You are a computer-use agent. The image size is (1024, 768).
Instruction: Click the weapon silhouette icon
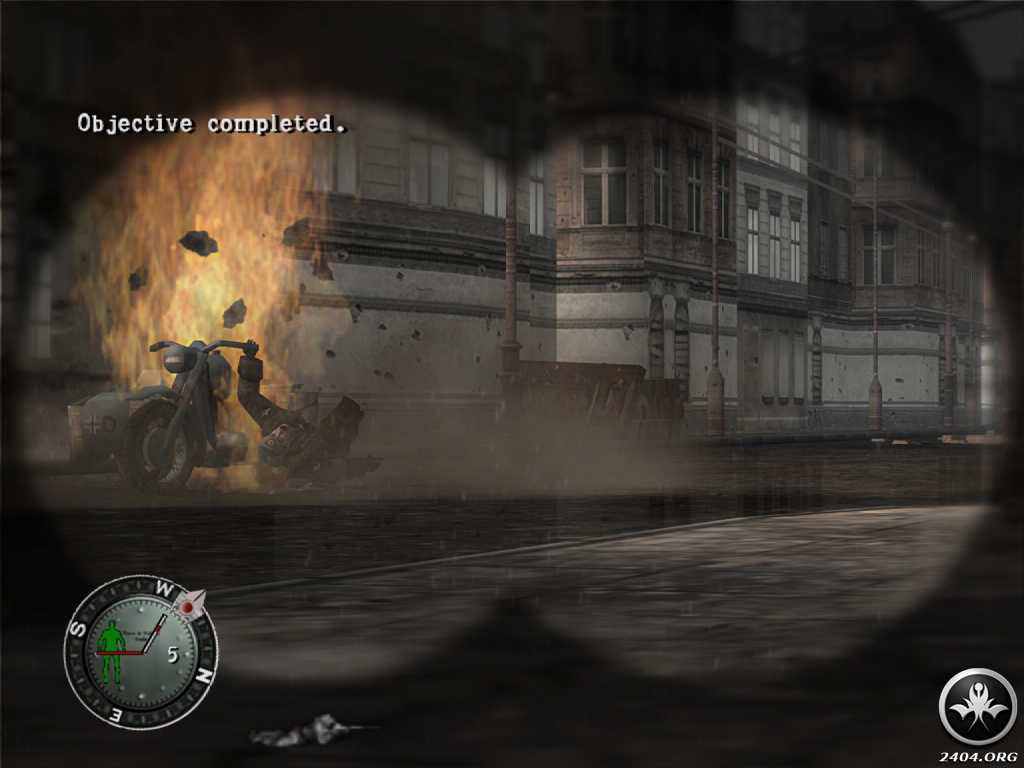(311, 731)
